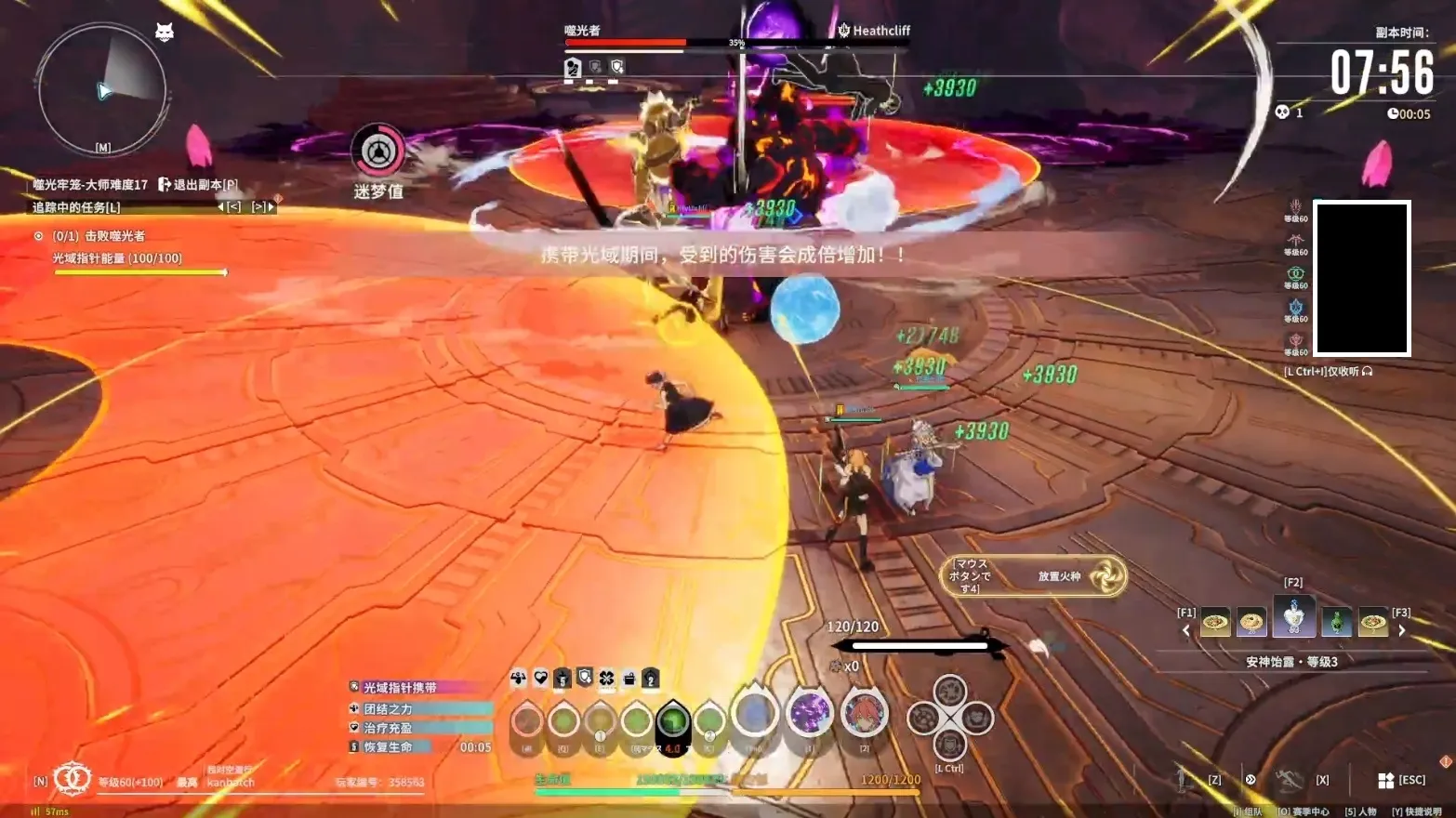This screenshot has height=818, width=1456.
Task: Open the tracked quests panel 追踪中的任务
Action: click(76, 207)
